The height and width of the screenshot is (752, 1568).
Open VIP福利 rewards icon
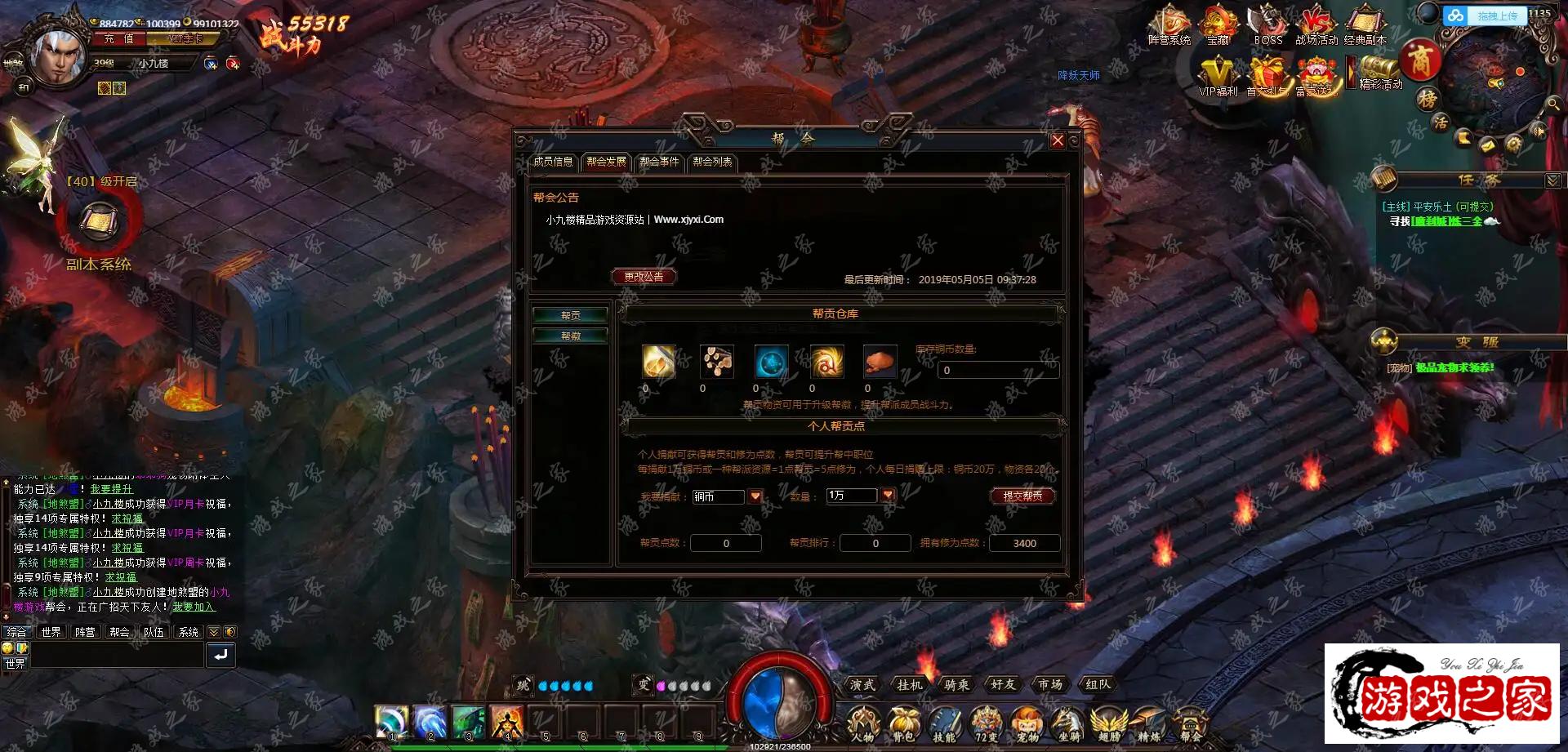pyautogui.click(x=1218, y=76)
